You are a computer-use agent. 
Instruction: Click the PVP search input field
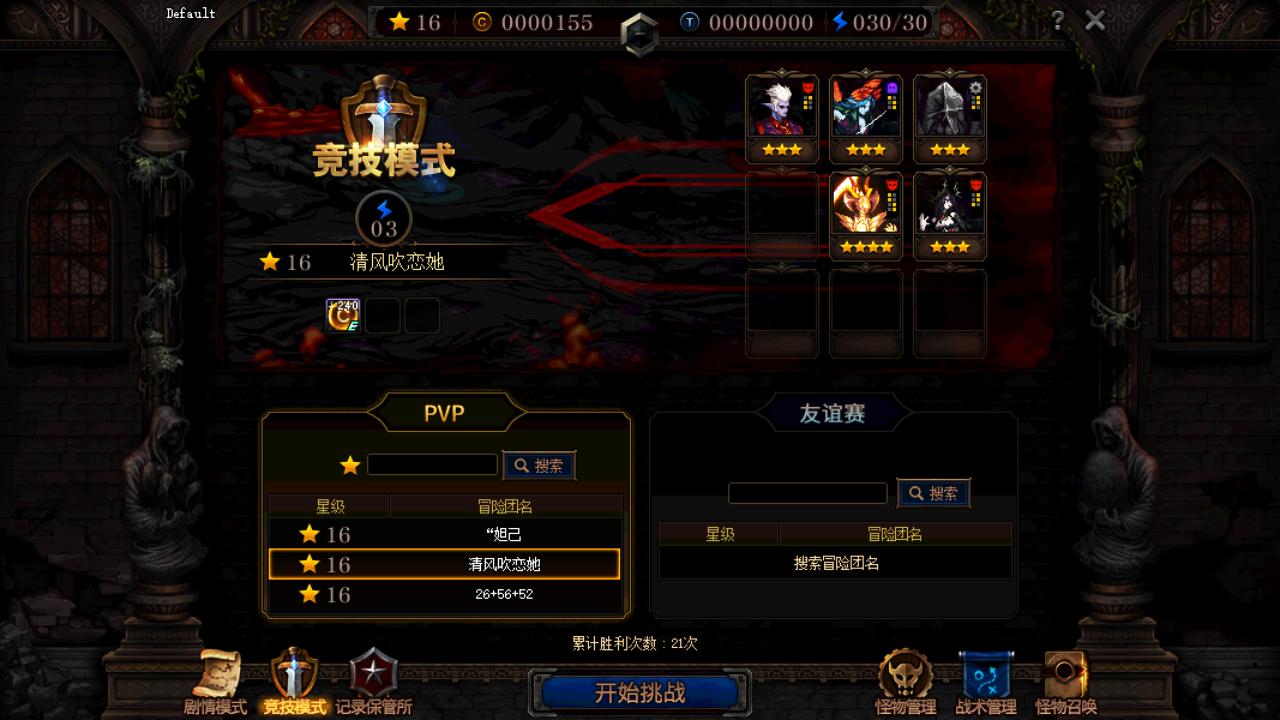pos(432,464)
